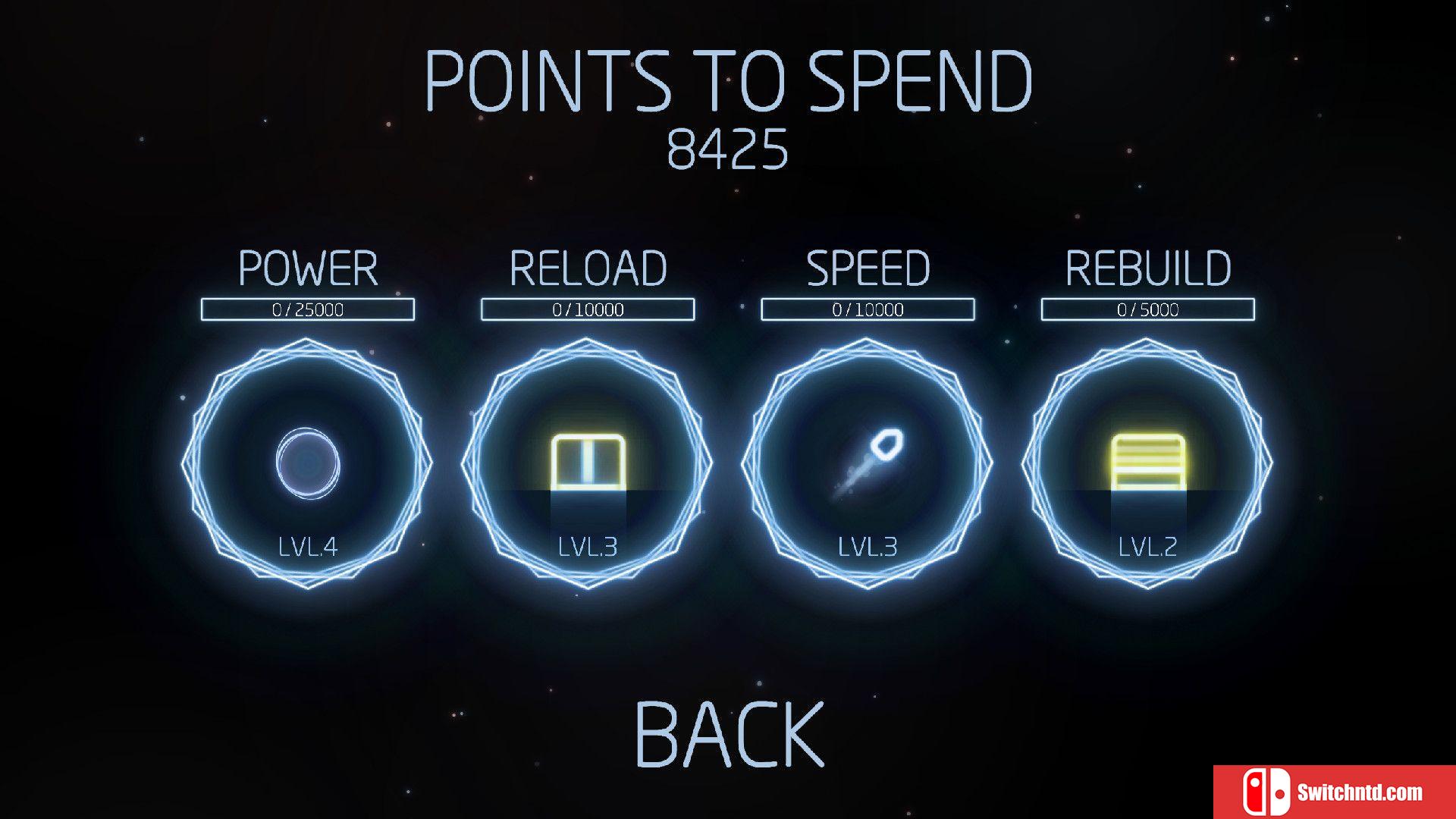Upgrade the Power orb at LVL.4
This screenshot has width=1456, height=819.
pyautogui.click(x=307, y=463)
